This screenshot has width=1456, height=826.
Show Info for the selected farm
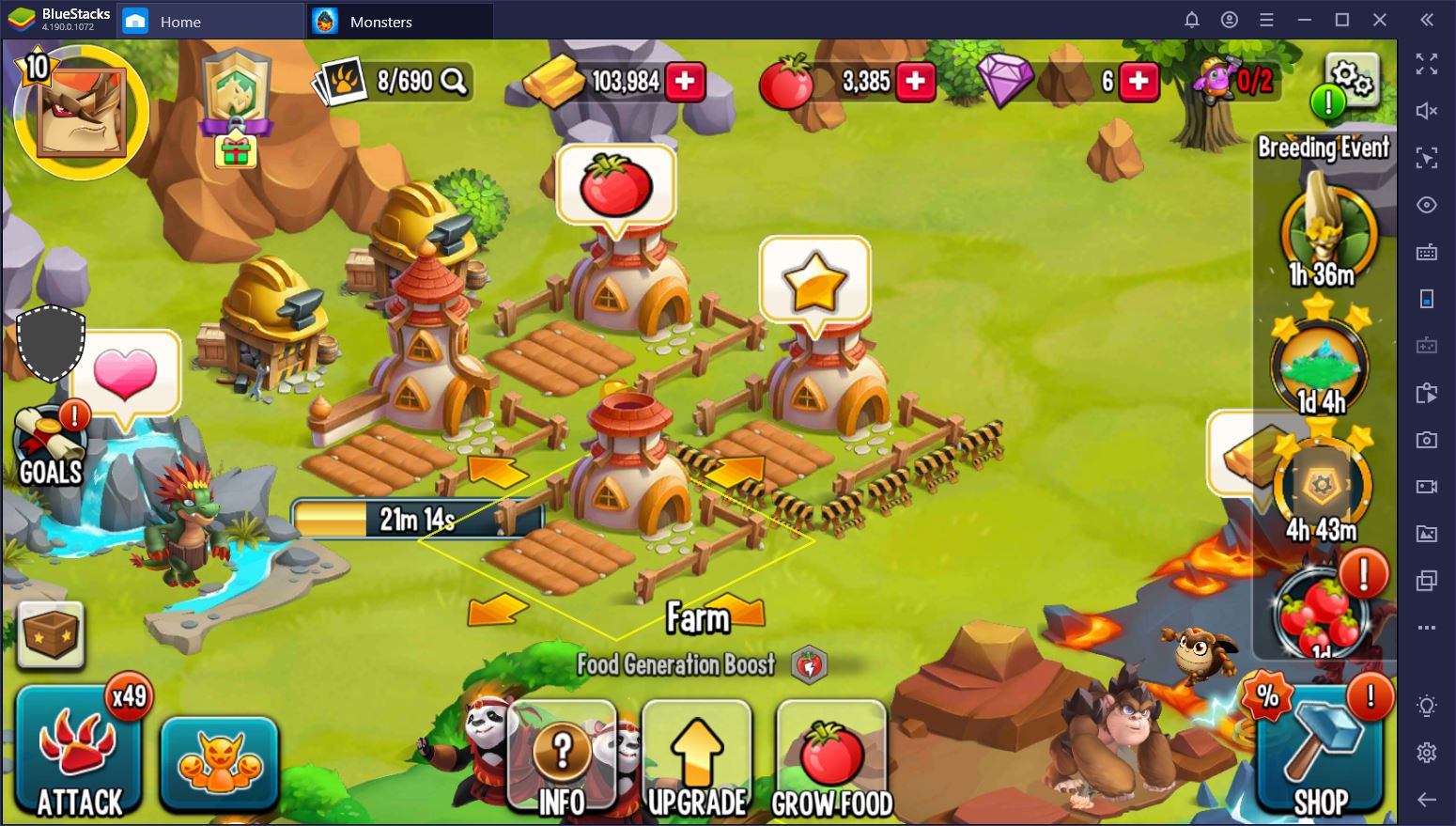click(x=562, y=761)
